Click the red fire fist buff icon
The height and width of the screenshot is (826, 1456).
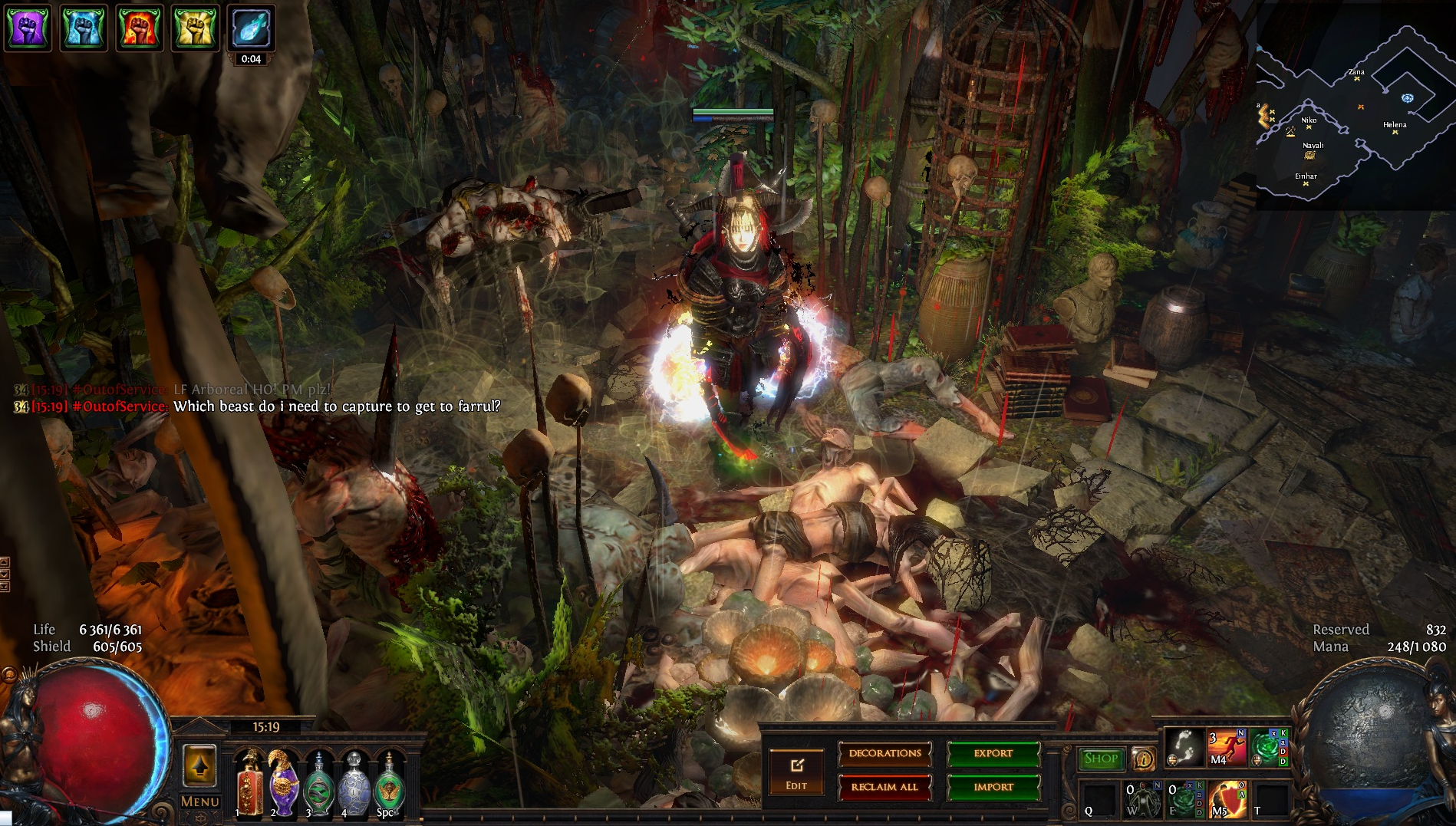[140, 28]
